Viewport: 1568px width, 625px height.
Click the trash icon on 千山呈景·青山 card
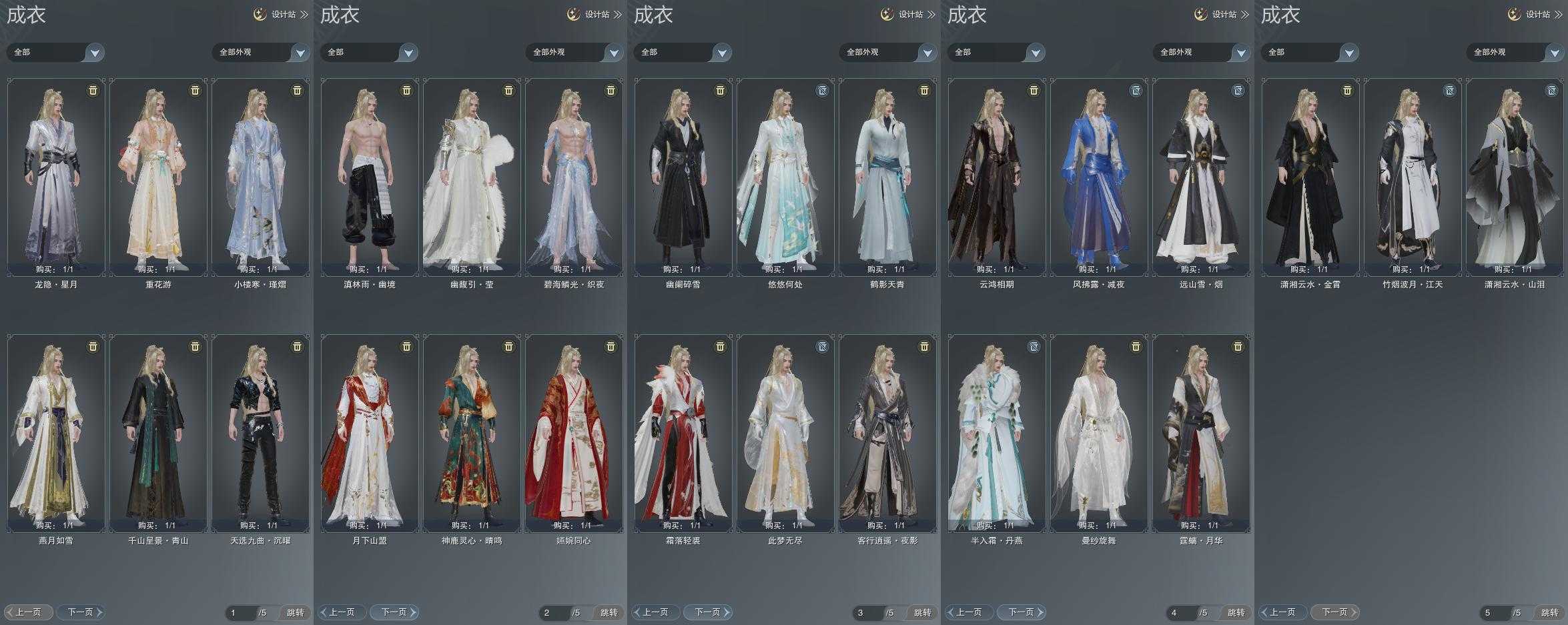(x=195, y=347)
